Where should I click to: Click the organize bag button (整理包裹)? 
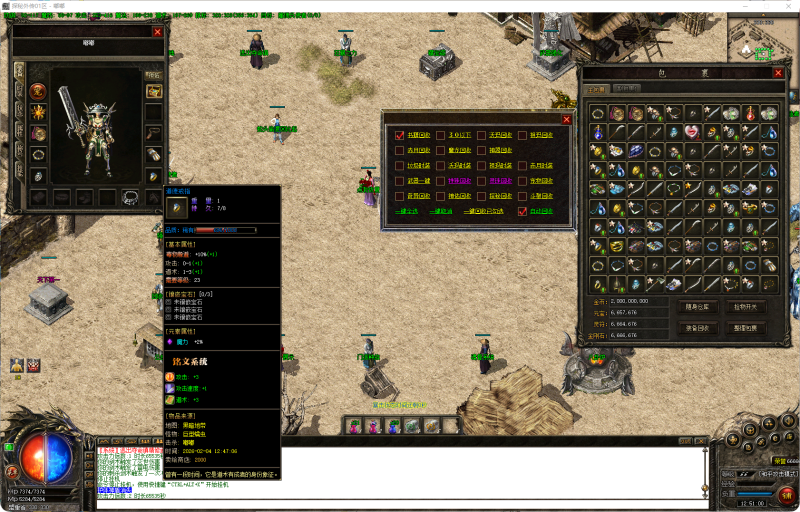[x=745, y=328]
